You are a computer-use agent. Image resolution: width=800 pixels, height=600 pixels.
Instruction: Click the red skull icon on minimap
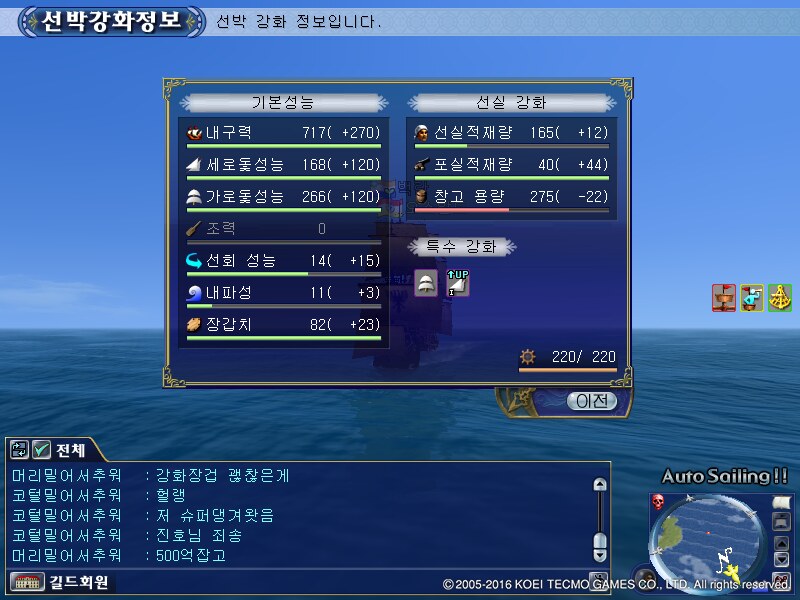coord(658,502)
